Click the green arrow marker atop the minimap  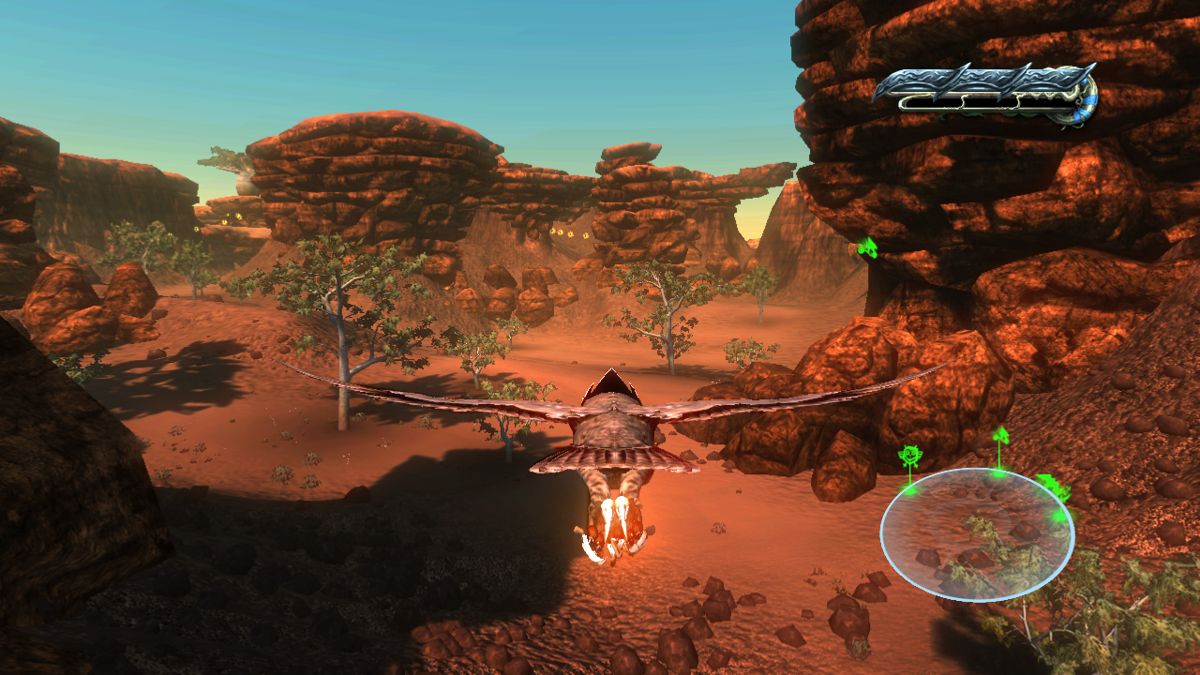pos(999,436)
